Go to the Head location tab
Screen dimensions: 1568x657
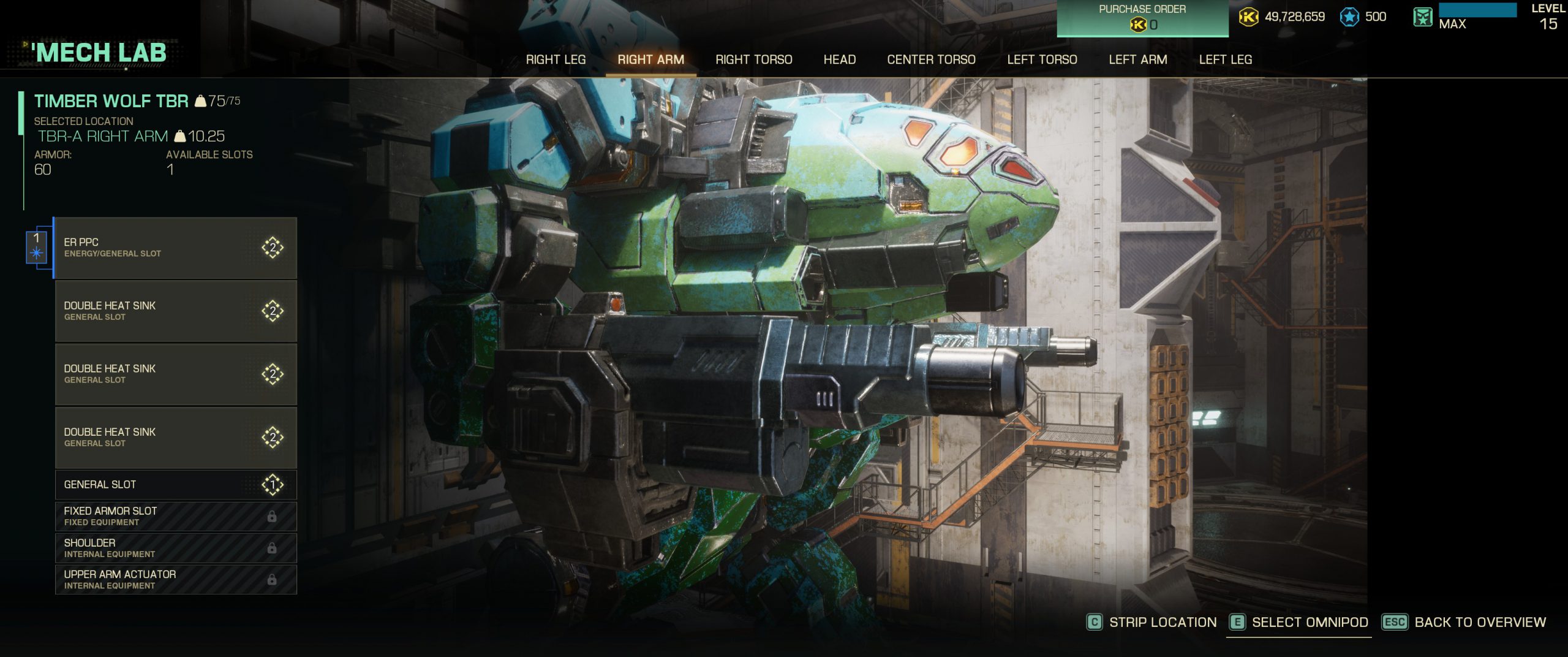pyautogui.click(x=839, y=59)
